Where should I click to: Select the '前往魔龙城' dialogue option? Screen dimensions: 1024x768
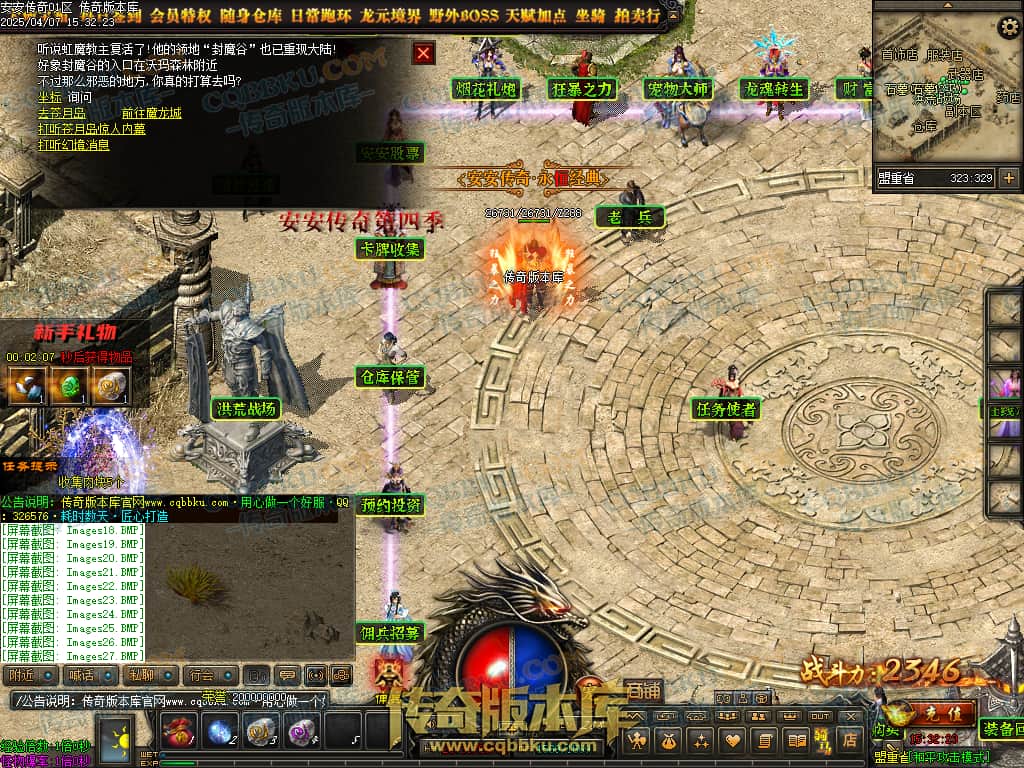point(151,113)
